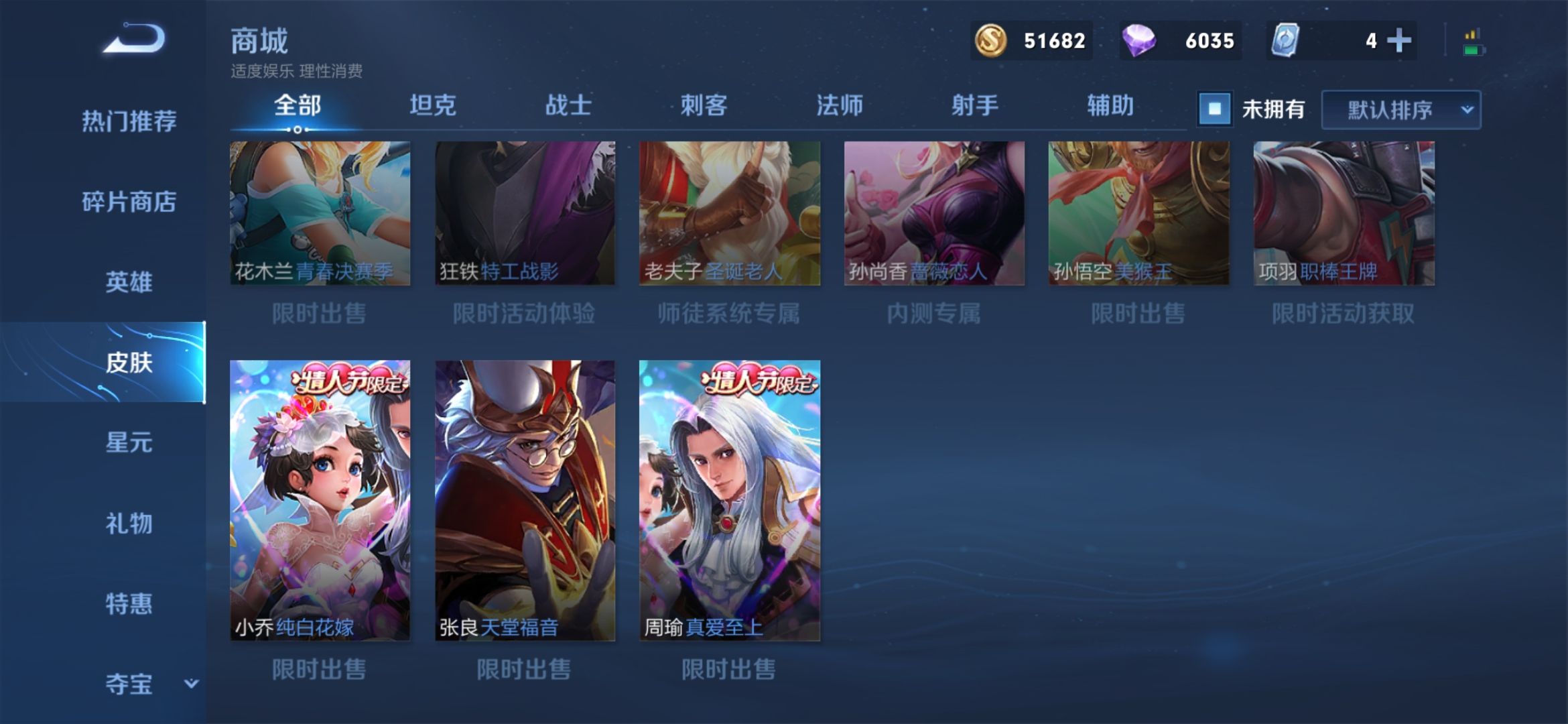This screenshot has width=1568, height=724.
Task: Click the gold coin currency icon
Action: (x=991, y=41)
